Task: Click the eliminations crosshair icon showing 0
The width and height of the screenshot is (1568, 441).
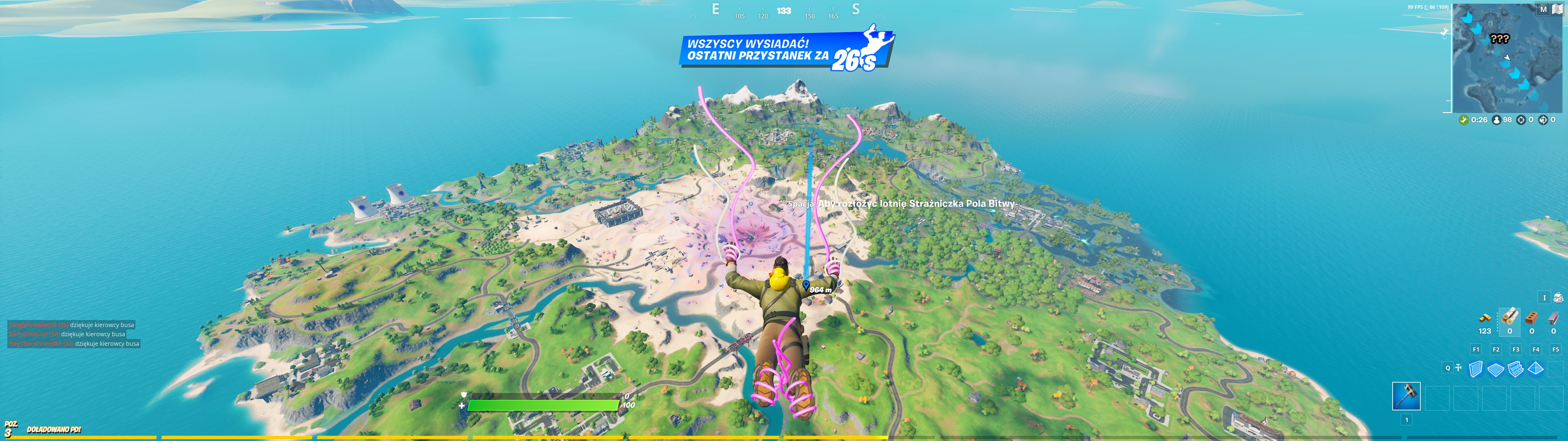Action: tap(1522, 121)
